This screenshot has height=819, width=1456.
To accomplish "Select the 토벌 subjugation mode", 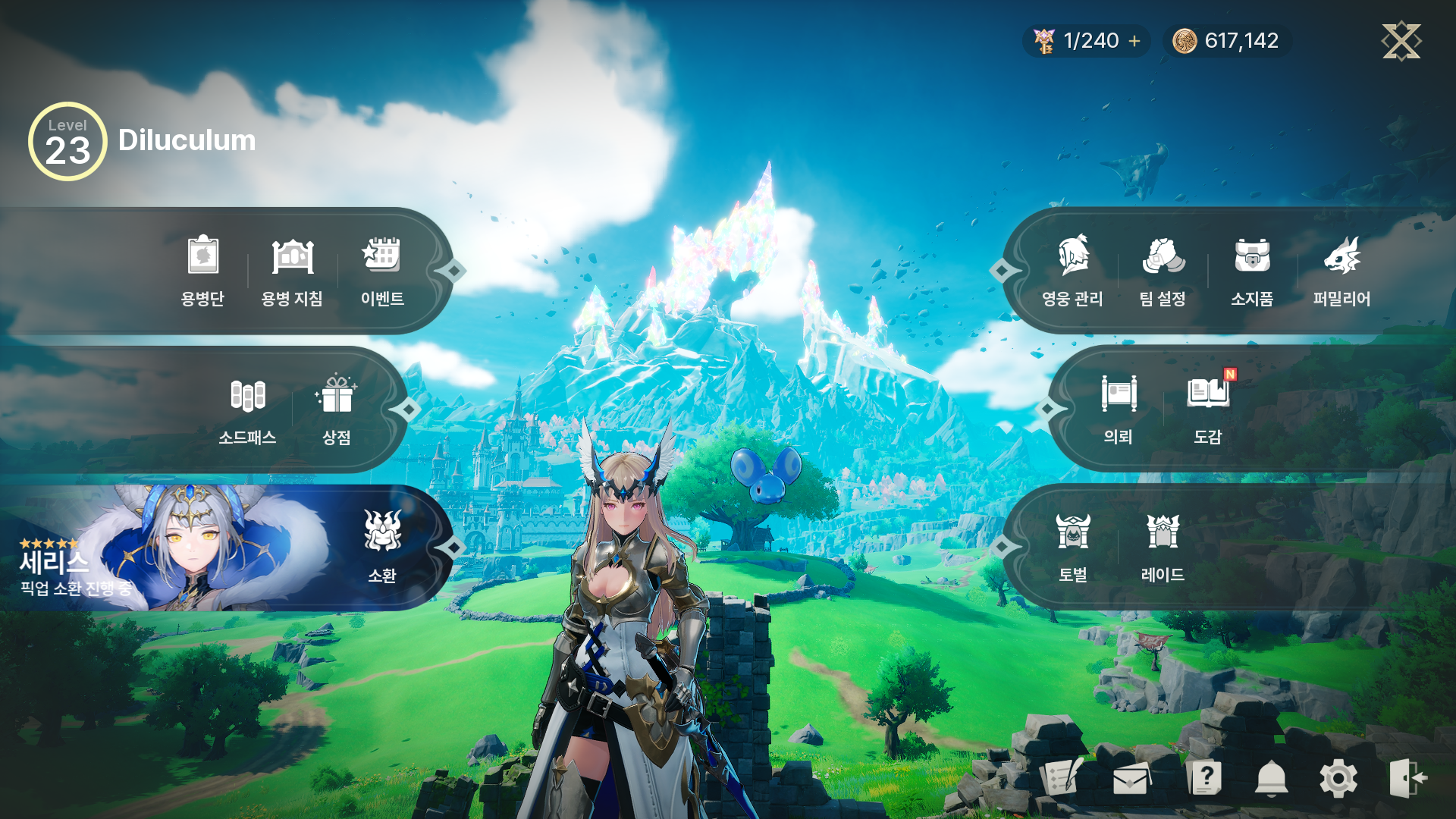I will [x=1073, y=548].
